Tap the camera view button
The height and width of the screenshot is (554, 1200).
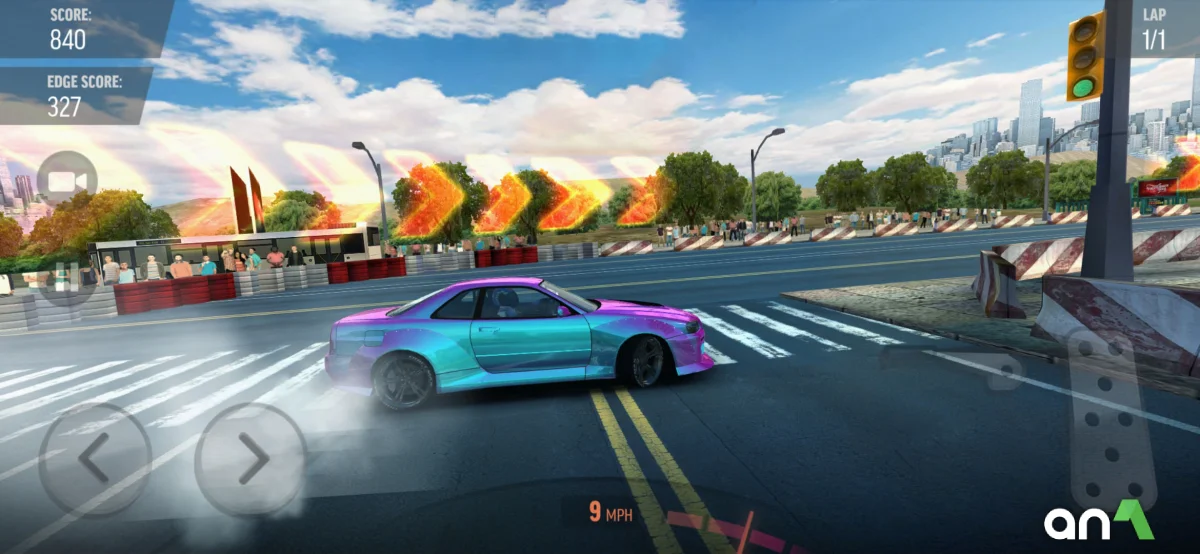click(67, 182)
